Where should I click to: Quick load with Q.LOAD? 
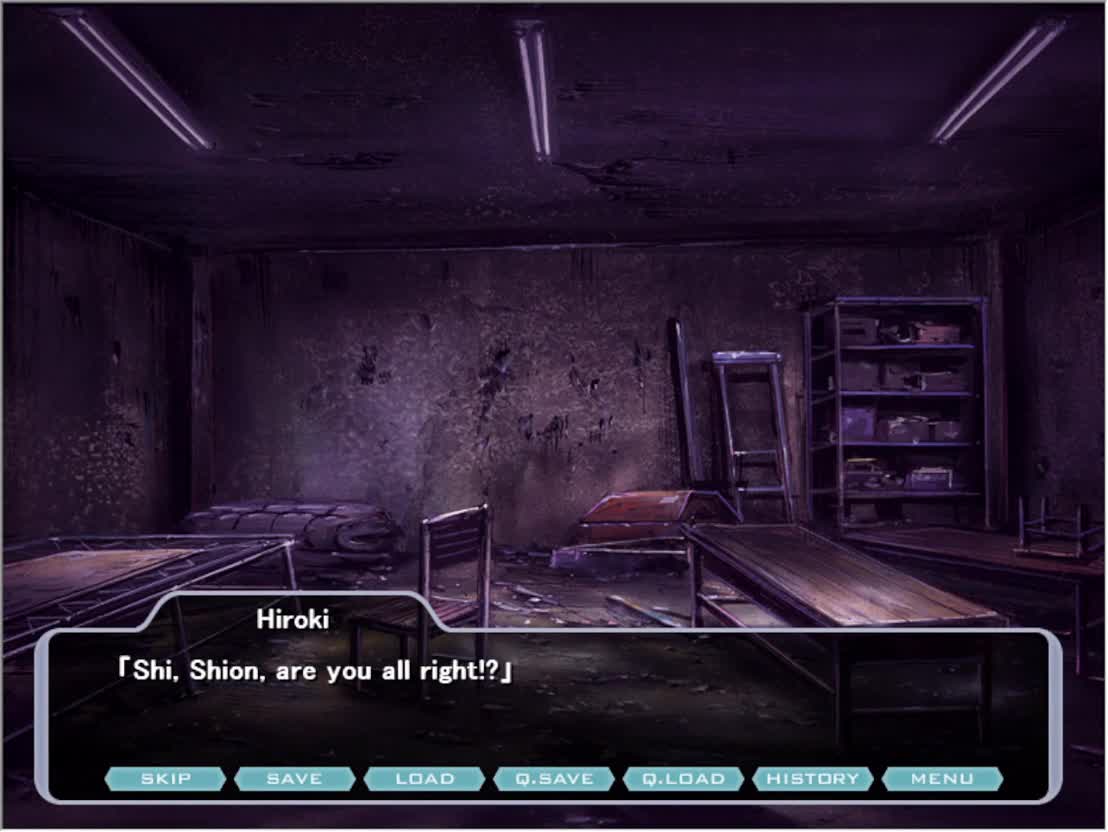(683, 779)
